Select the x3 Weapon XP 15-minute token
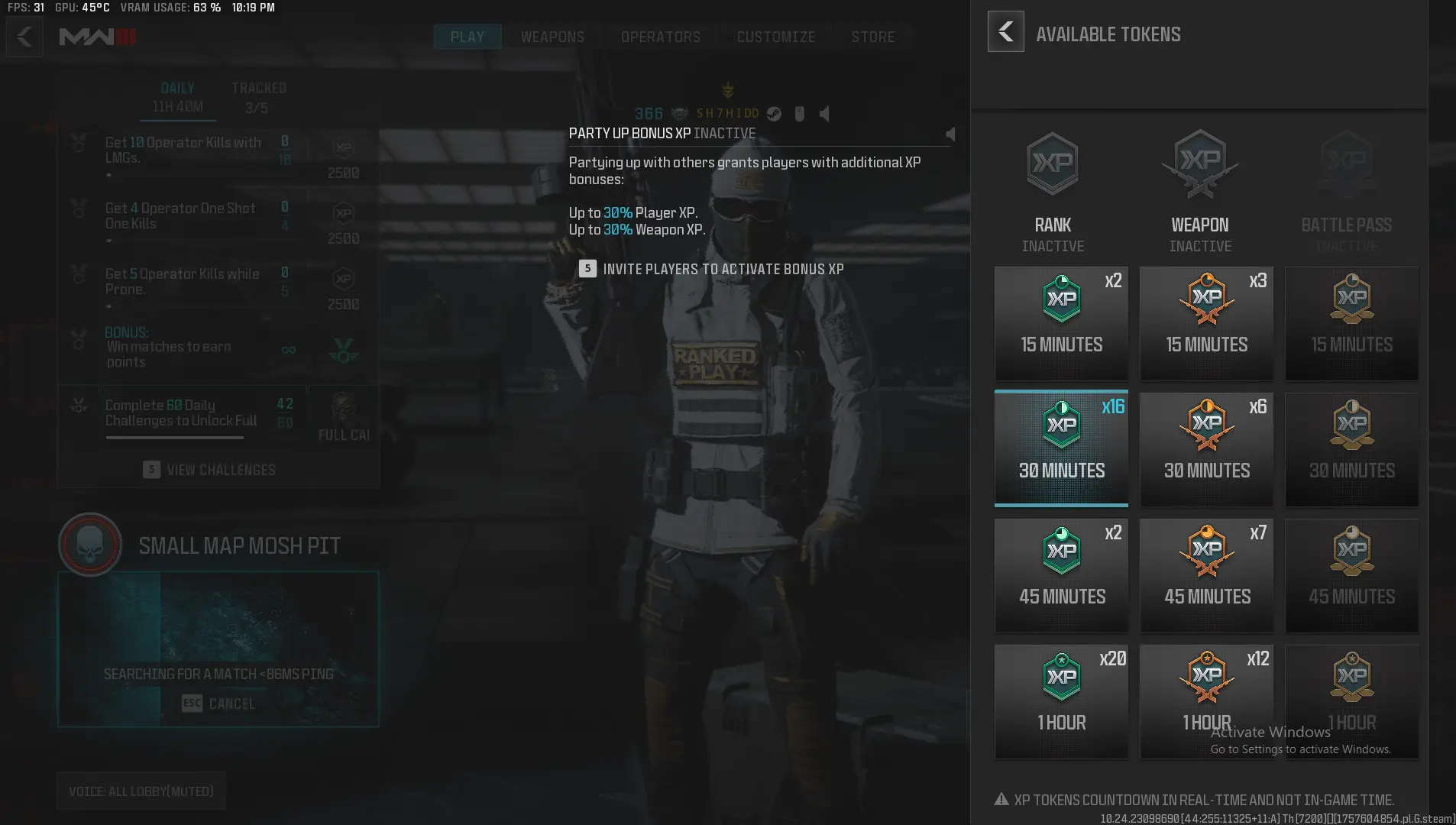The height and width of the screenshot is (825, 1456). pos(1205,322)
